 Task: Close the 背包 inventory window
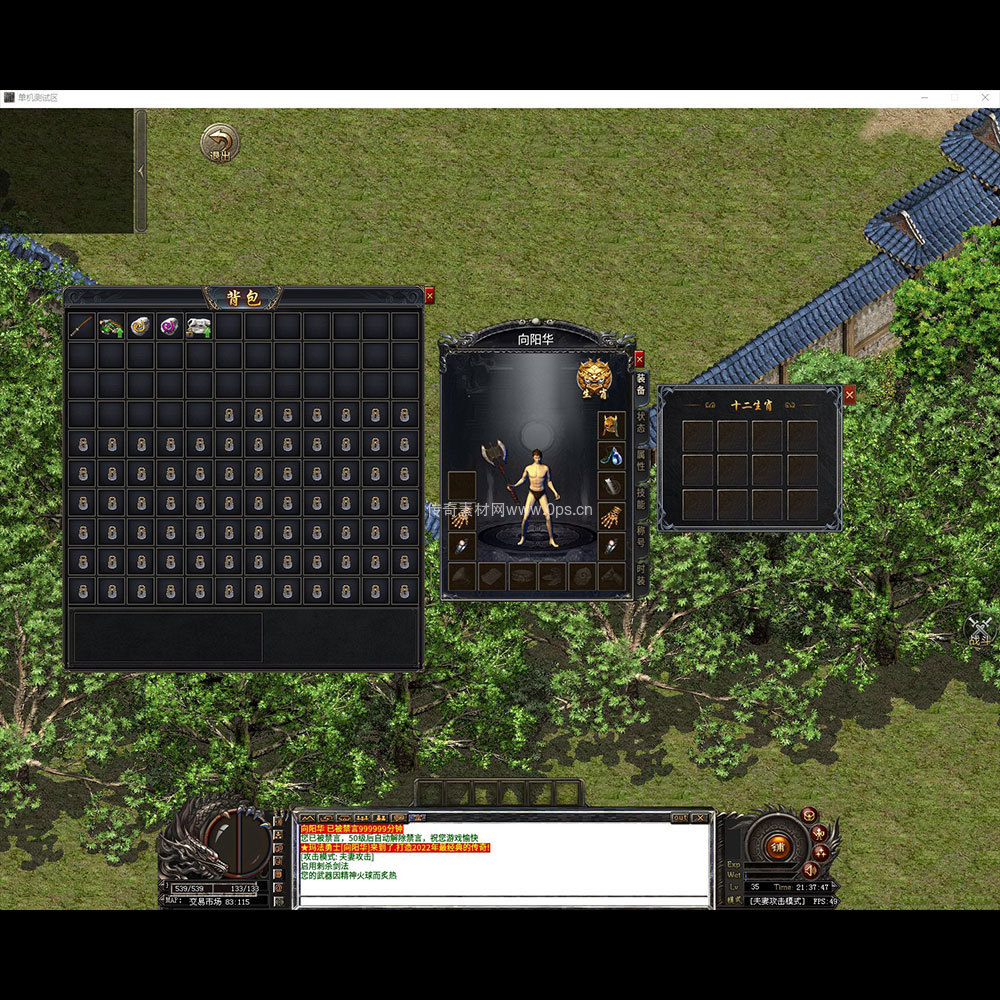point(430,295)
